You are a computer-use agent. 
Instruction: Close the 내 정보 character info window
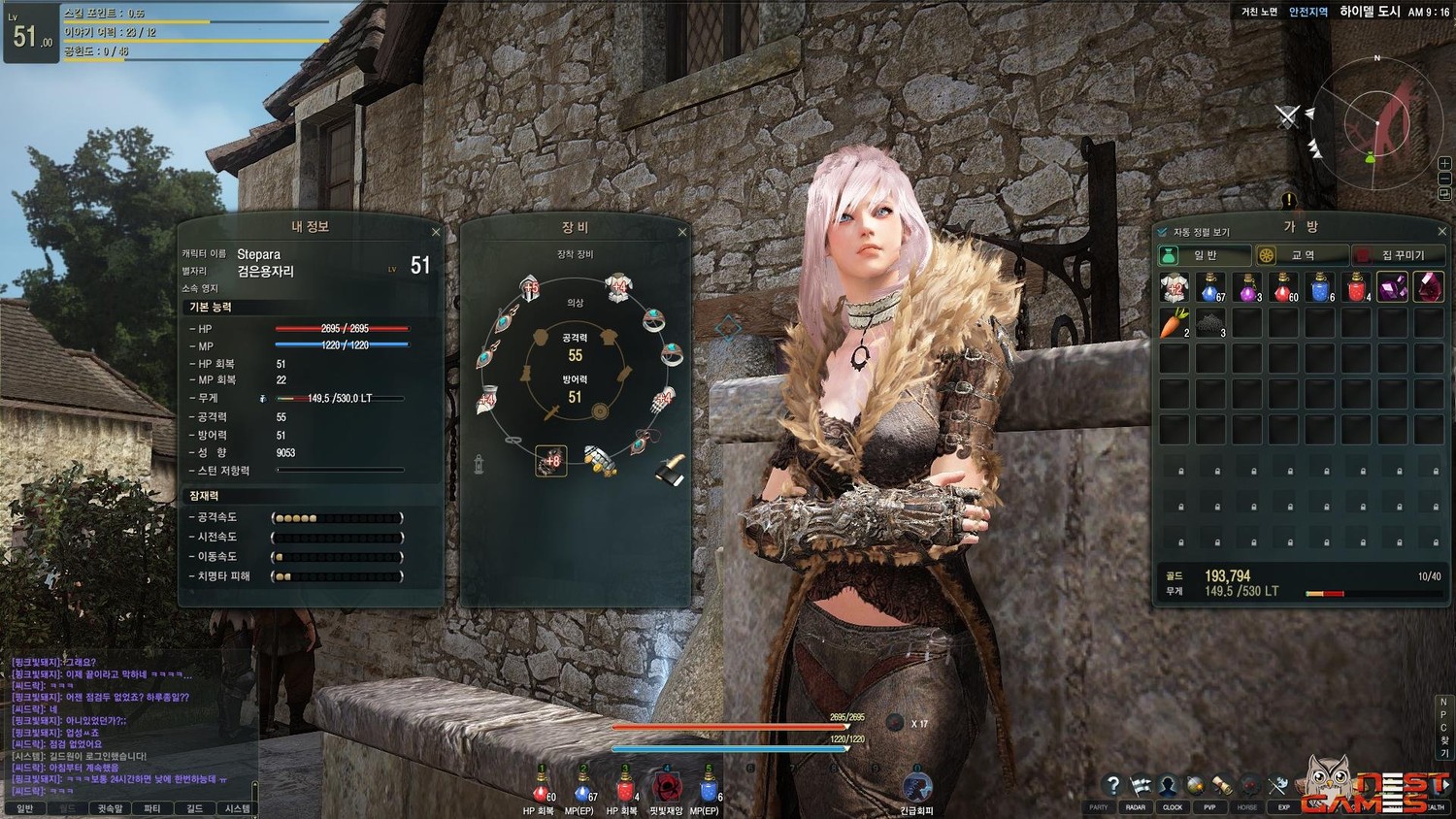pyautogui.click(x=436, y=232)
